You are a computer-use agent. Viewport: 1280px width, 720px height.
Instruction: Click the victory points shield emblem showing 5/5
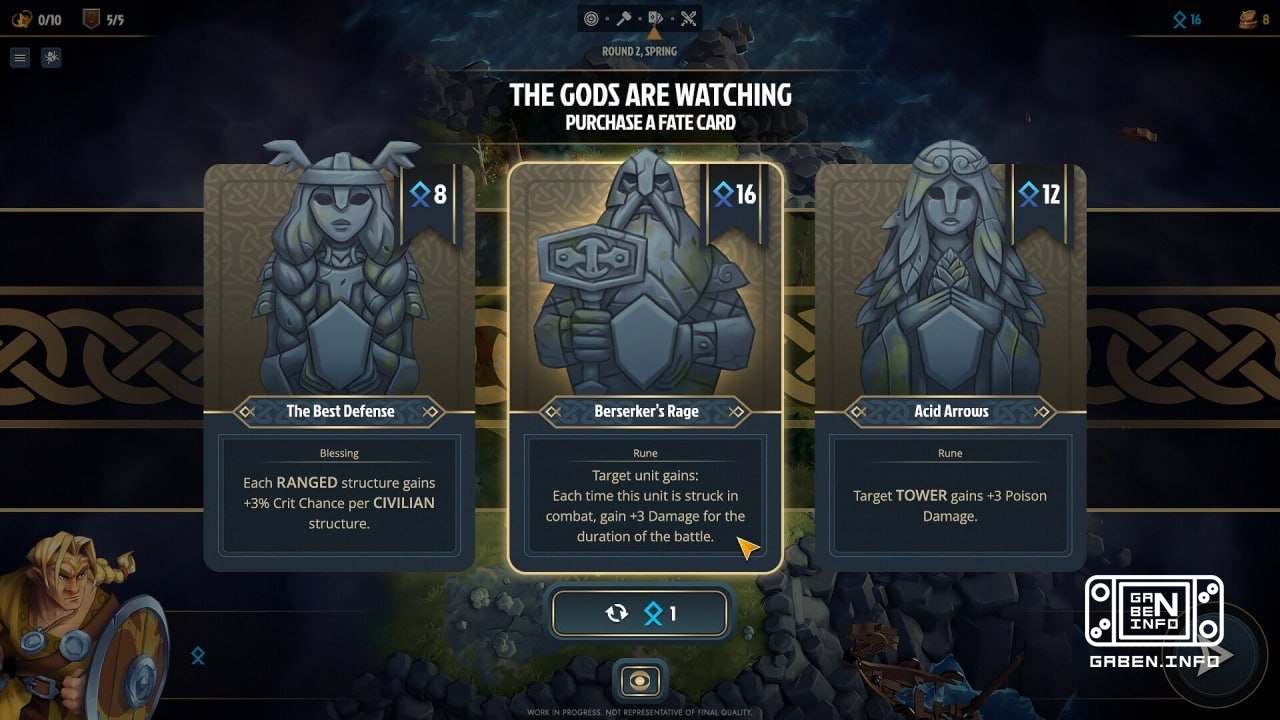(91, 19)
